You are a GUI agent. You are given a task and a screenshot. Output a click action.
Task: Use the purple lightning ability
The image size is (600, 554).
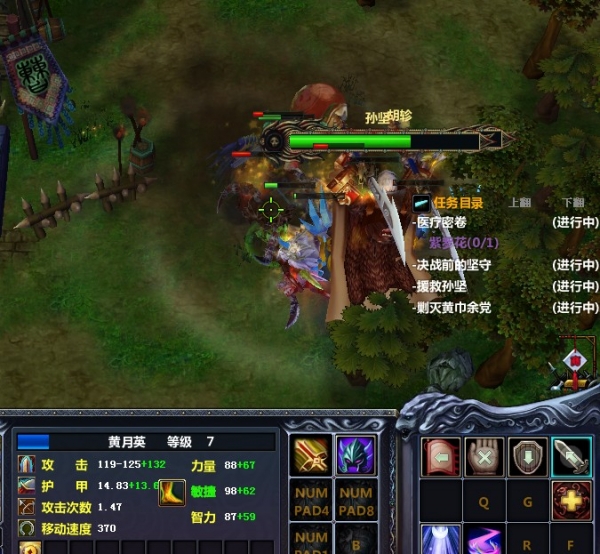485,540
